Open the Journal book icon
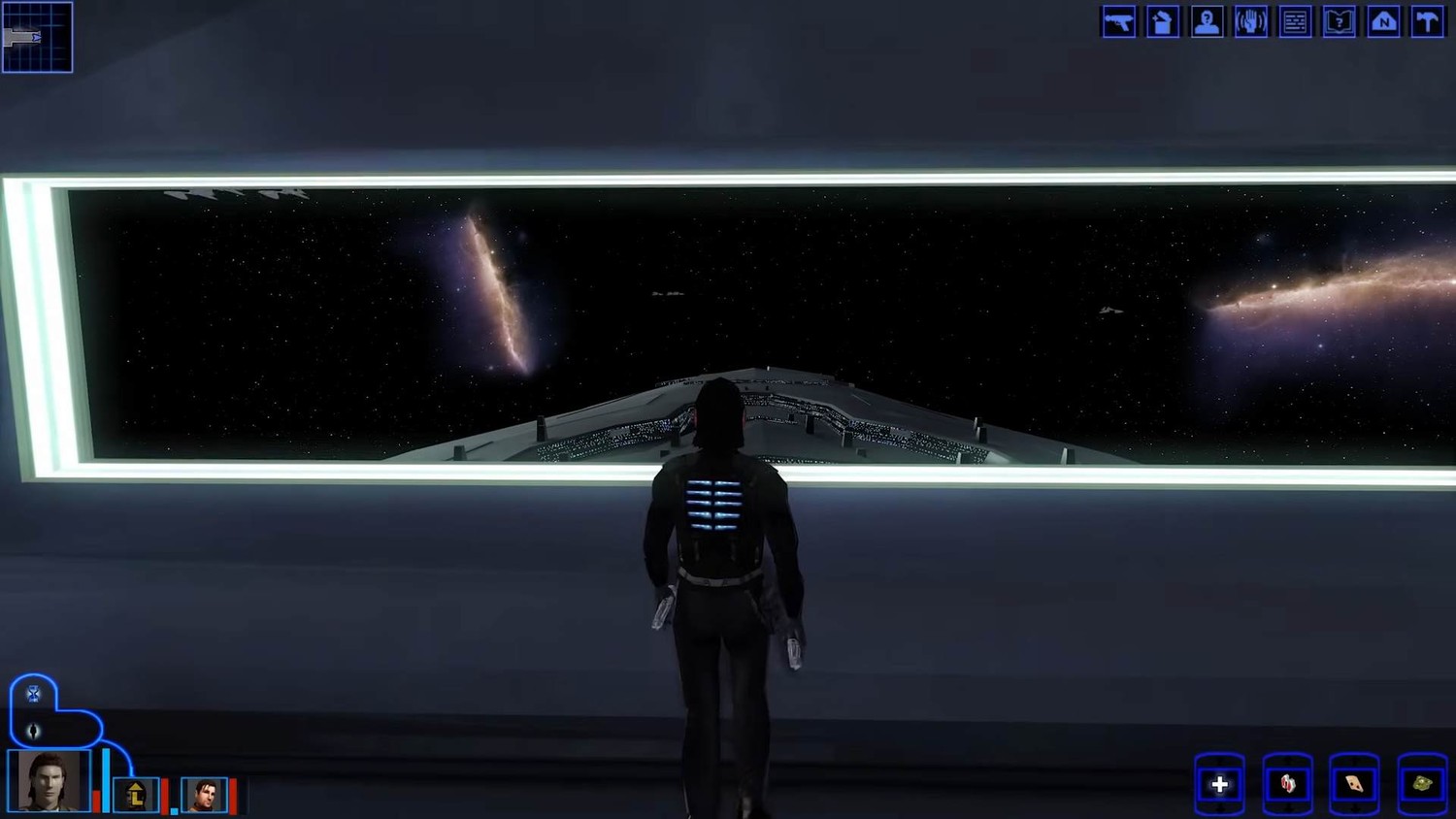 pos(1340,21)
